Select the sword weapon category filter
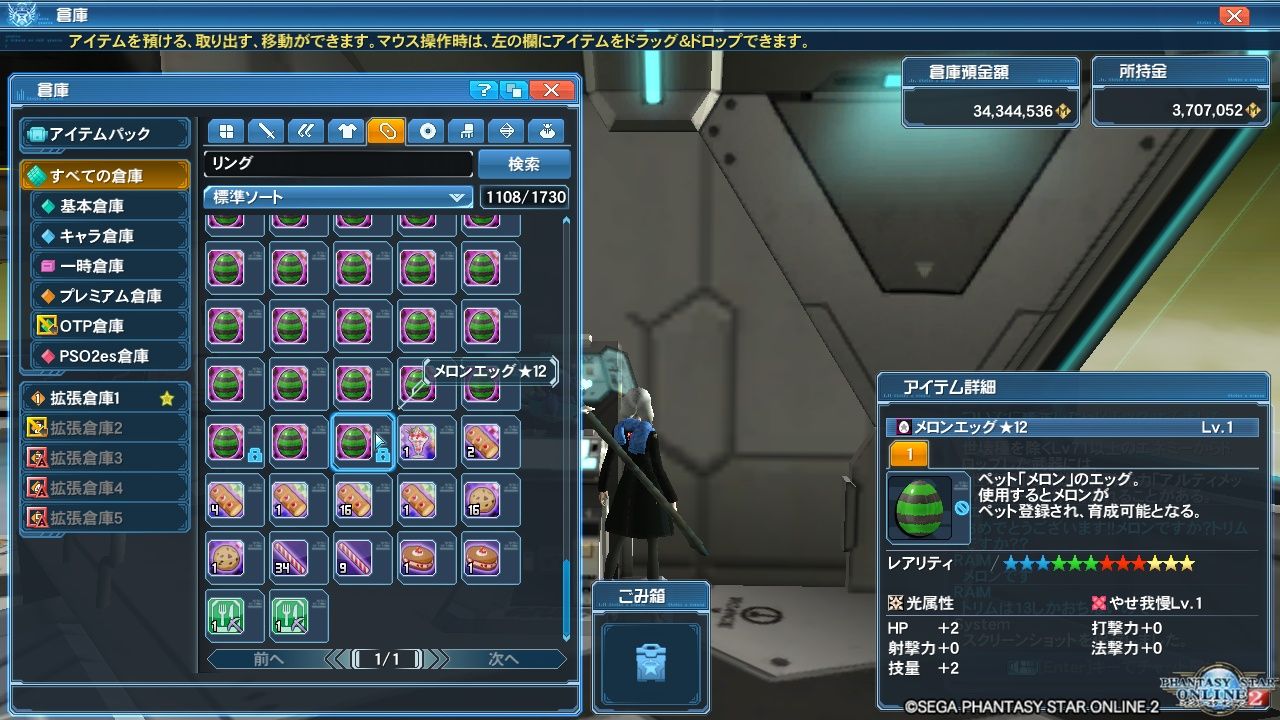Viewport: 1280px width, 720px height. [266, 131]
